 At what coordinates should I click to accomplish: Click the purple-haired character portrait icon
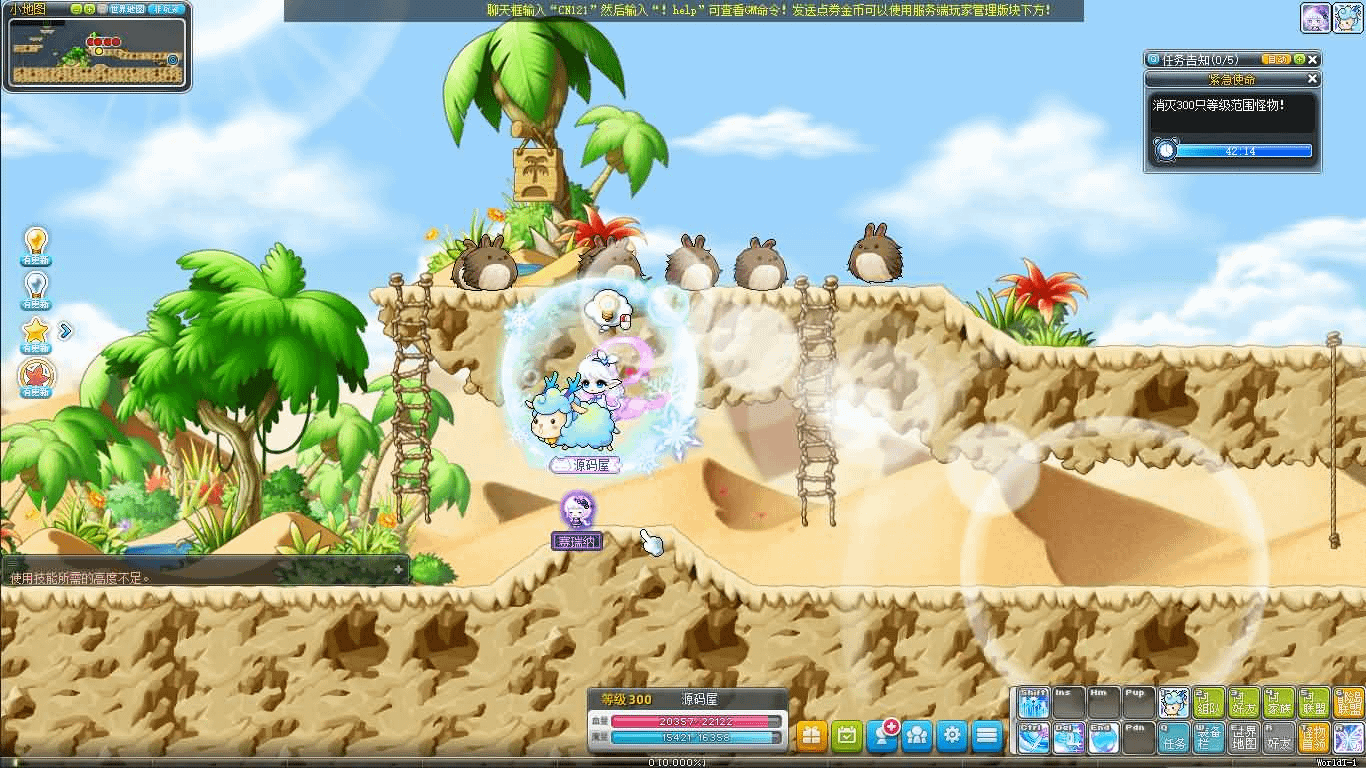coord(1315,17)
